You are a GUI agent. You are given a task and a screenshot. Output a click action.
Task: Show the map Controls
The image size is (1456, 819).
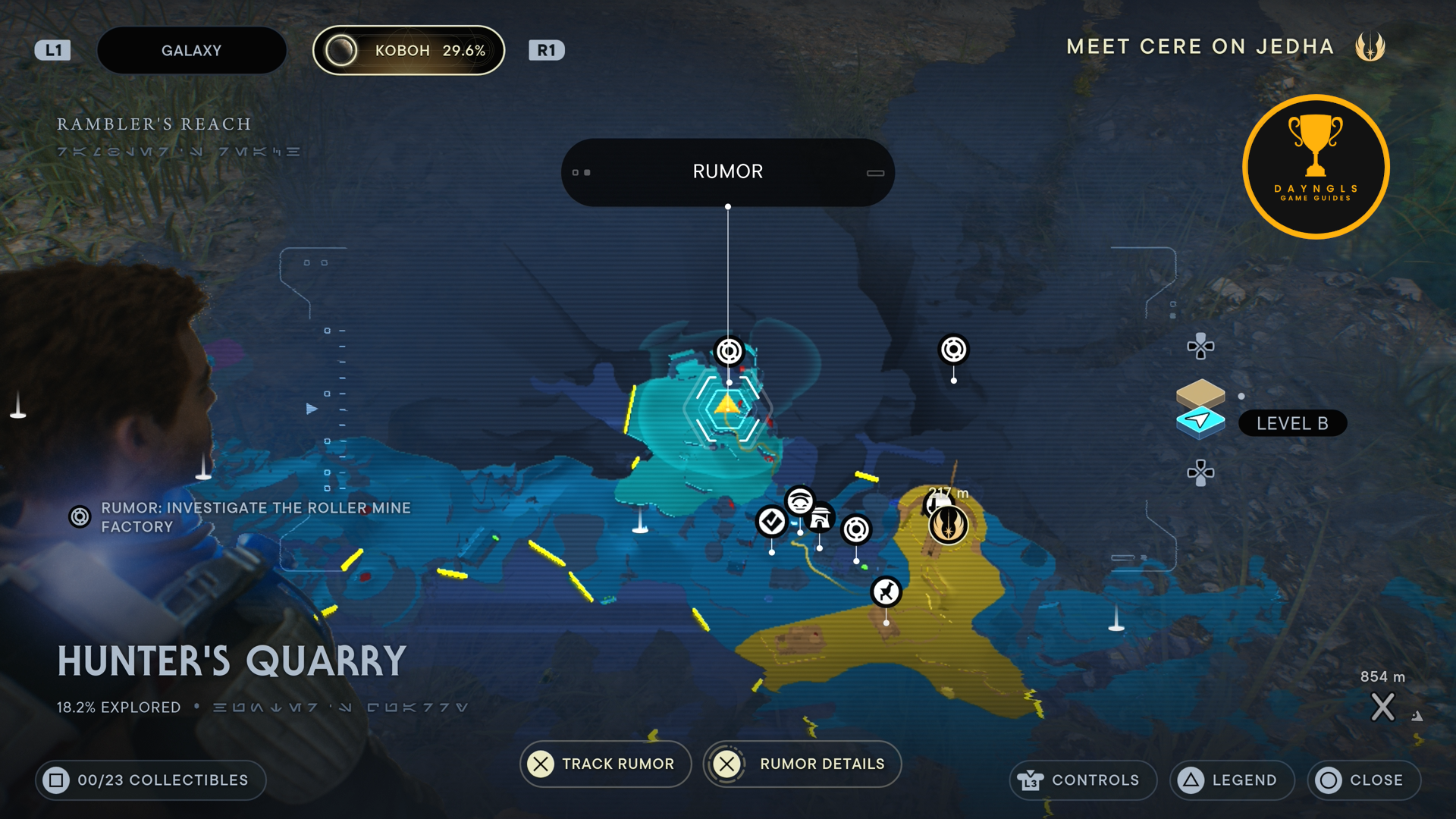pos(1082,780)
